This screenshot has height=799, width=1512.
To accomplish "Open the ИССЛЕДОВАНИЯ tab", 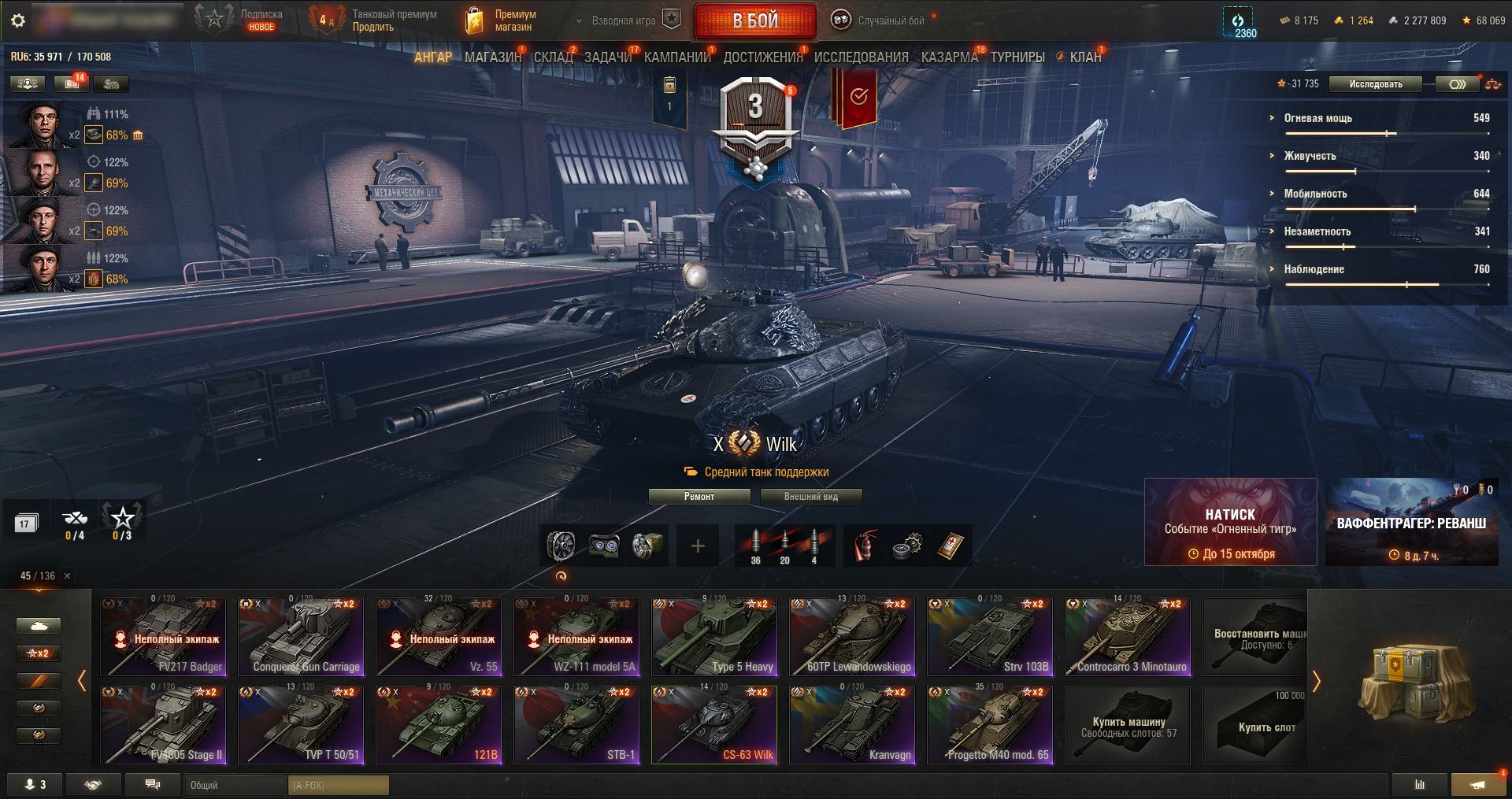I will click(861, 57).
